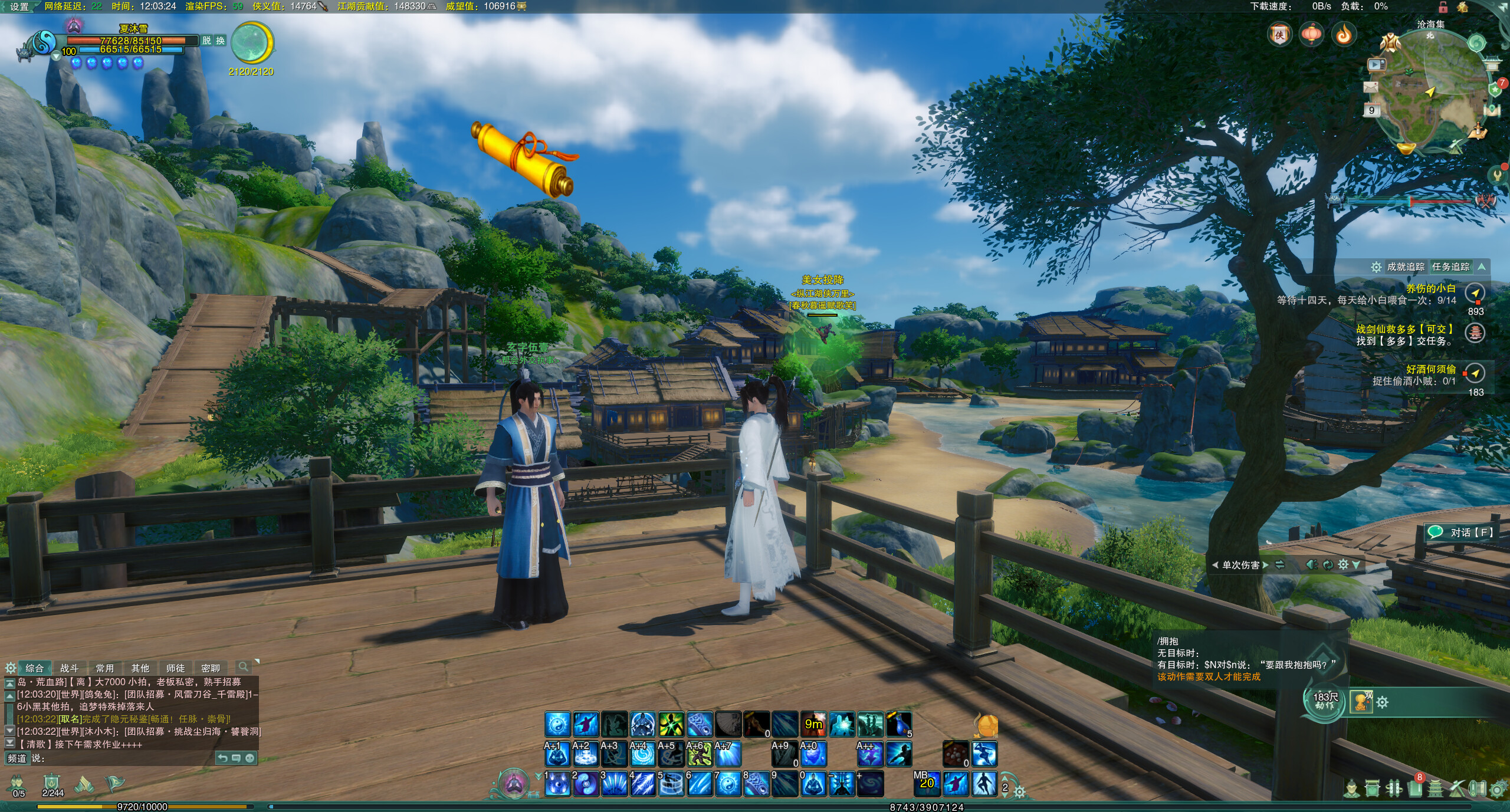Open the 师徒 chat tab
This screenshot has height=812, width=1510.
point(175,668)
